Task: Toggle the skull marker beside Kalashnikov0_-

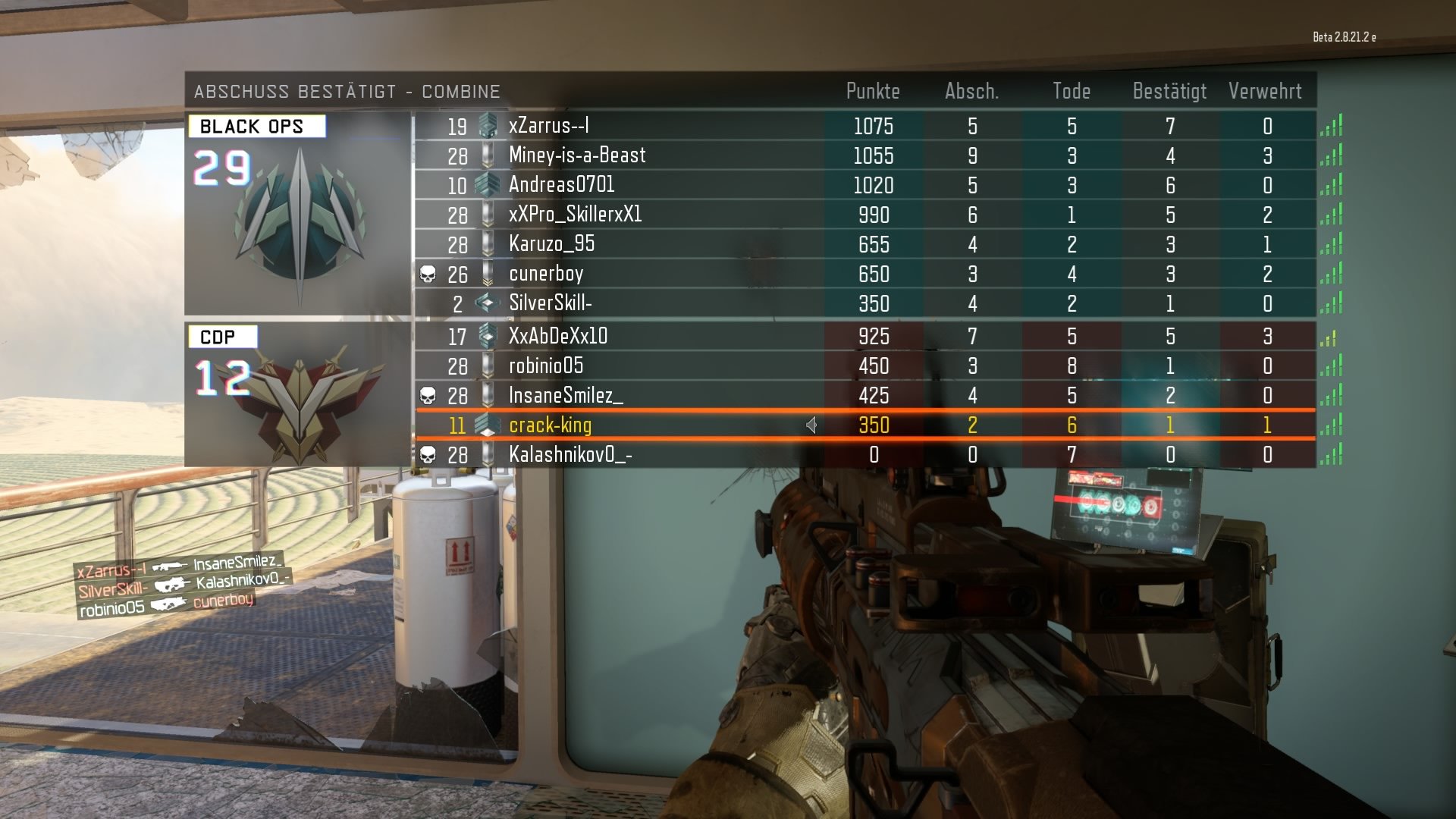Action: pyautogui.click(x=427, y=455)
